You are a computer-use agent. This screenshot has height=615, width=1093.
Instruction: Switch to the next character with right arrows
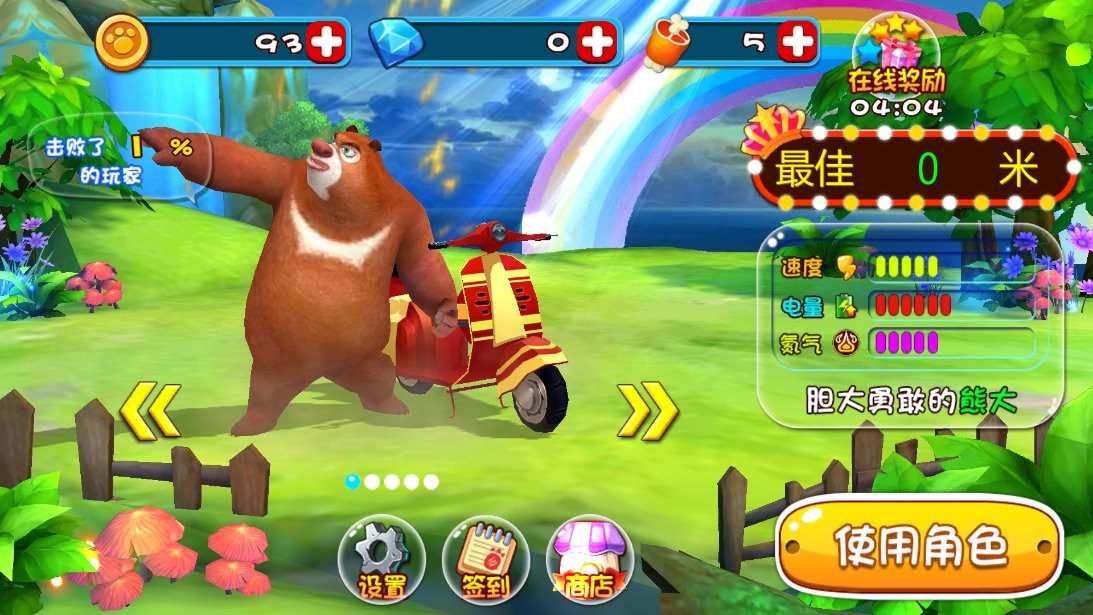[x=647, y=410]
